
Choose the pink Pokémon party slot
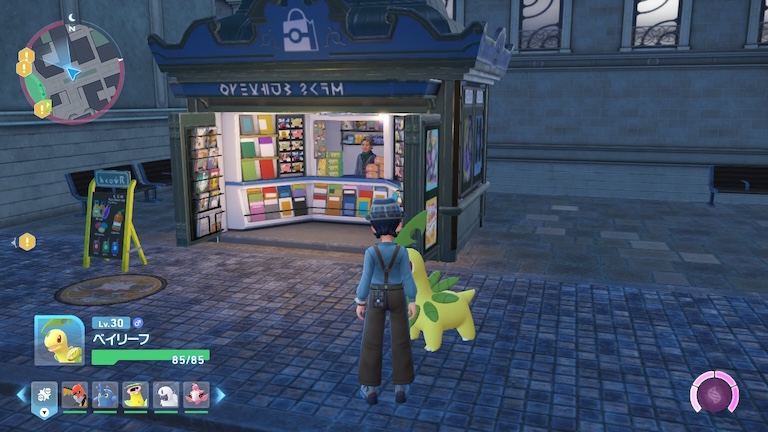click(x=197, y=395)
